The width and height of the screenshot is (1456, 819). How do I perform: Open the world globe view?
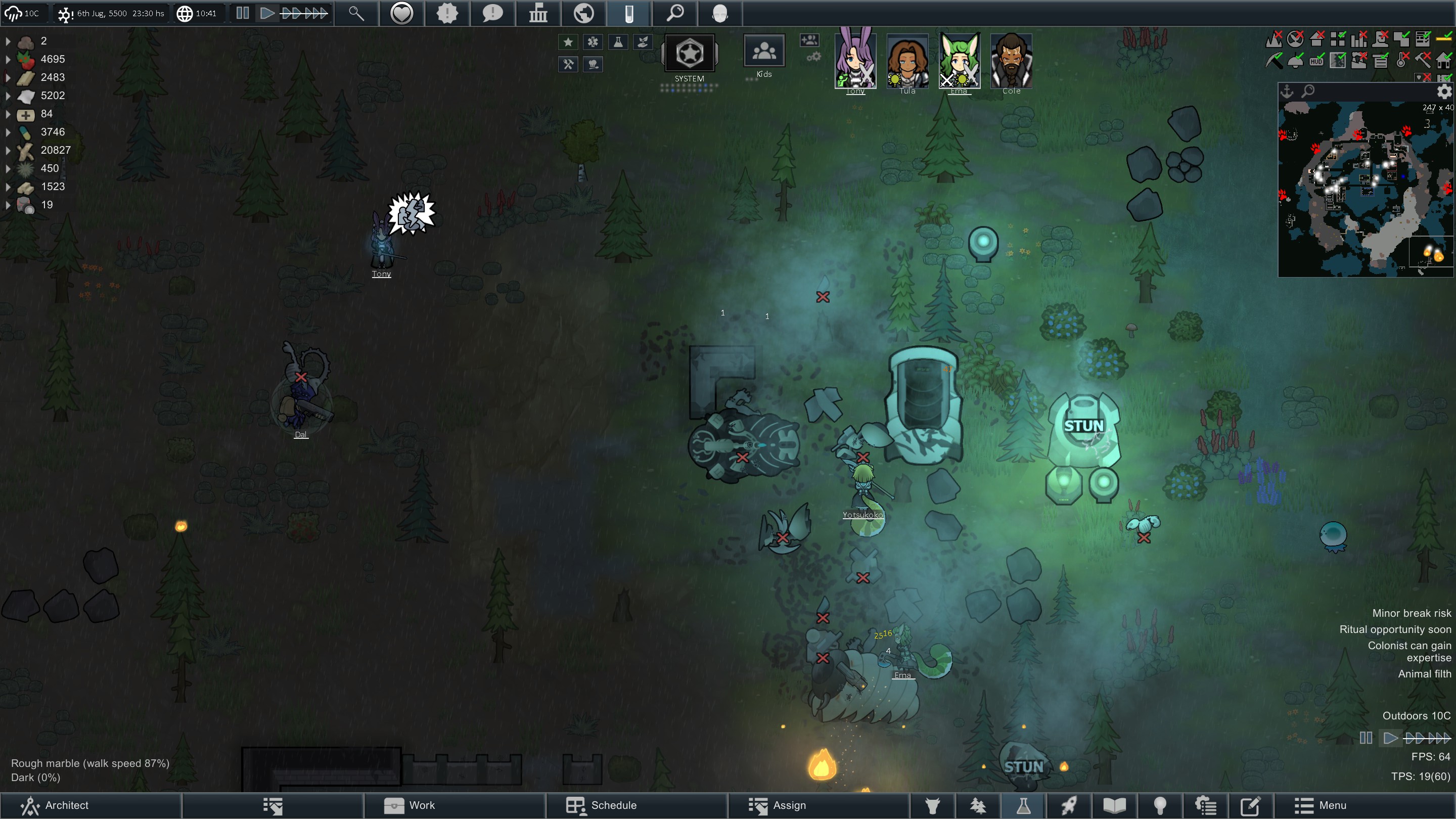tap(583, 13)
